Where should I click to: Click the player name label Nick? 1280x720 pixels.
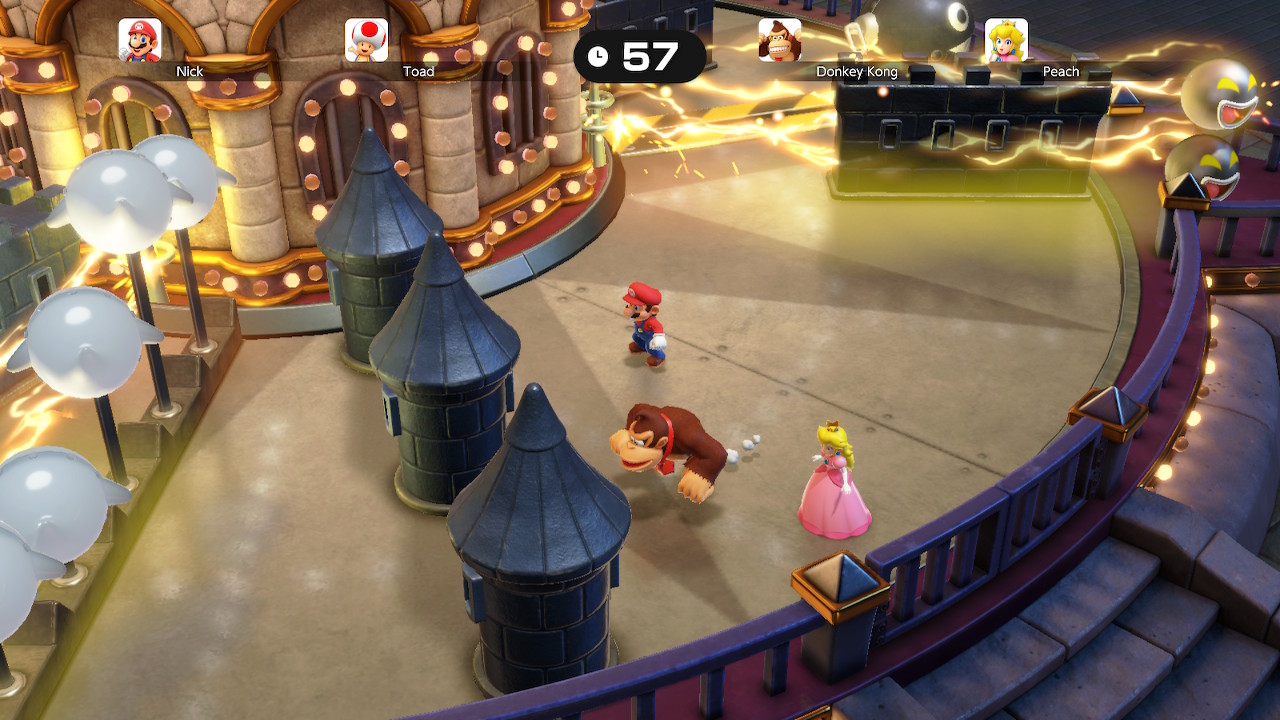click(189, 71)
